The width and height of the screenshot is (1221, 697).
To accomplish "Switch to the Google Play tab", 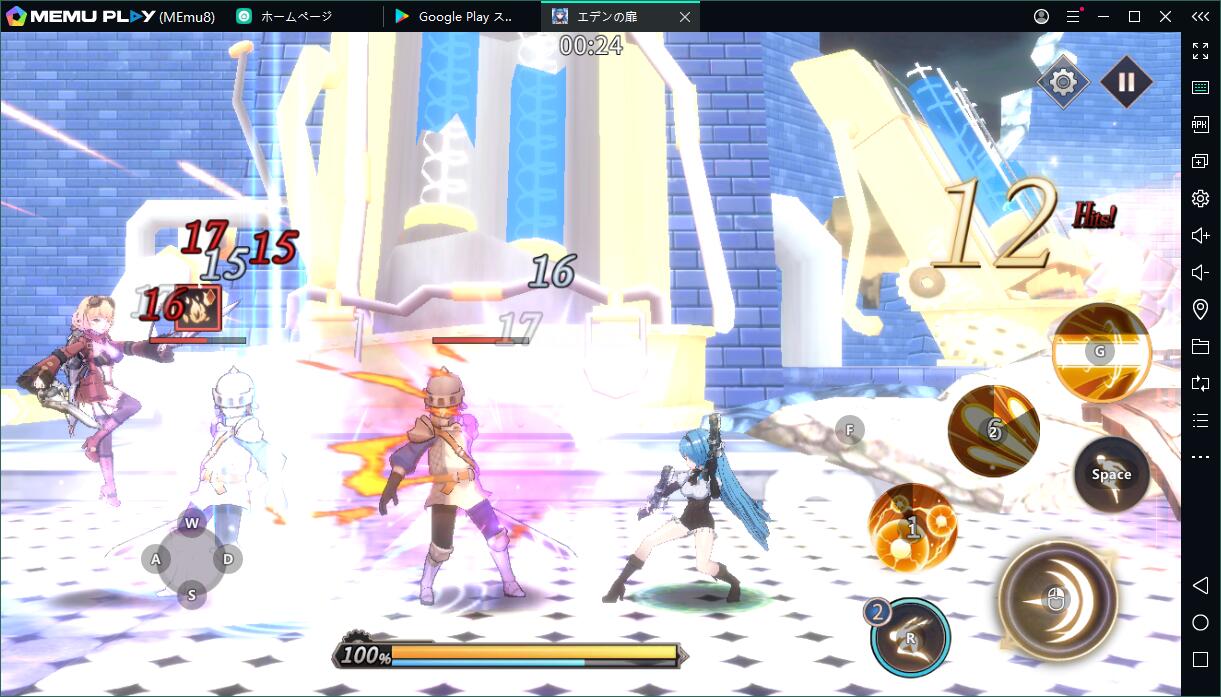I will coord(460,16).
